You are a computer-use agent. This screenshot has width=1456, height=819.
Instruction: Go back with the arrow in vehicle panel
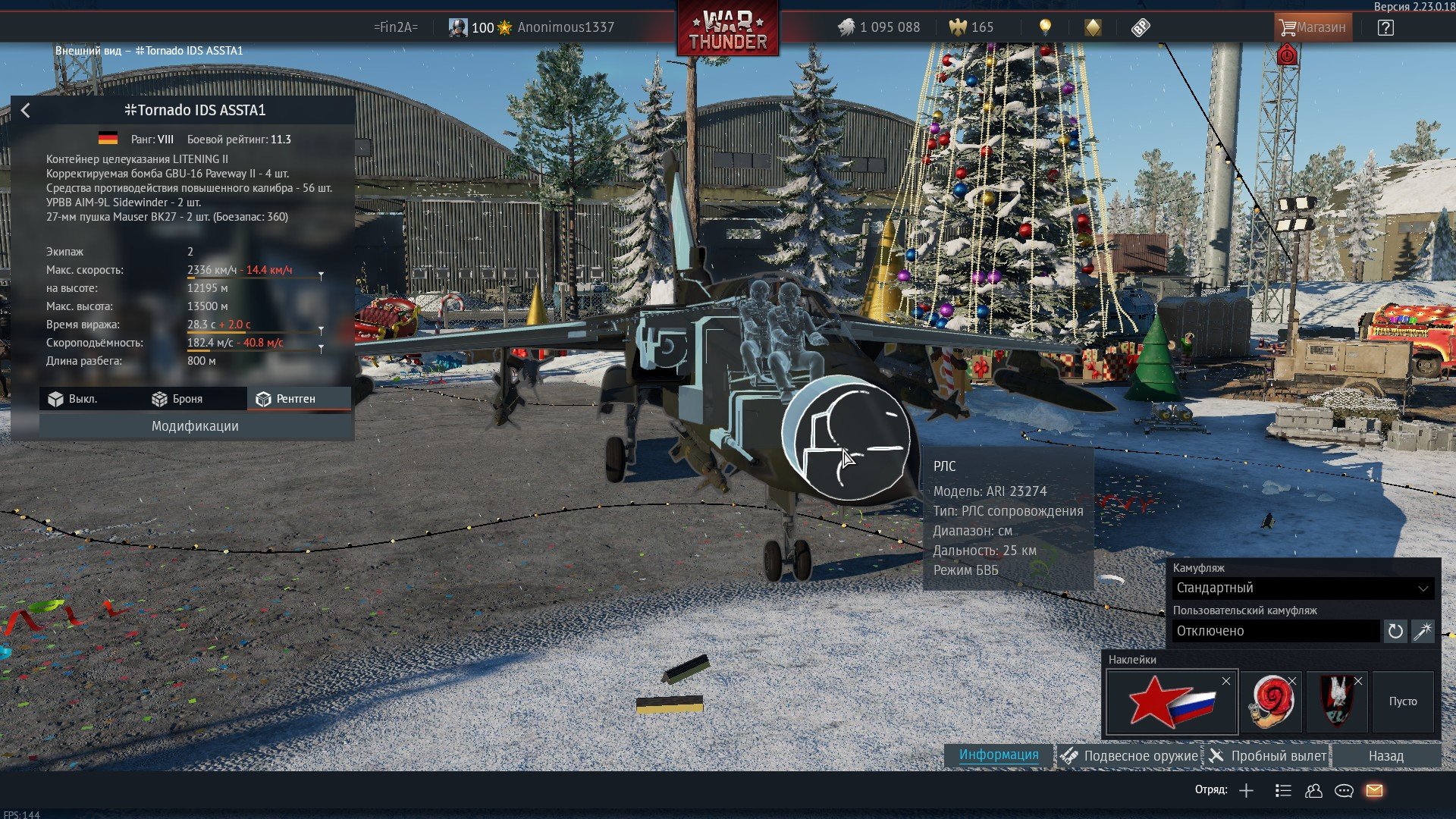(x=26, y=111)
